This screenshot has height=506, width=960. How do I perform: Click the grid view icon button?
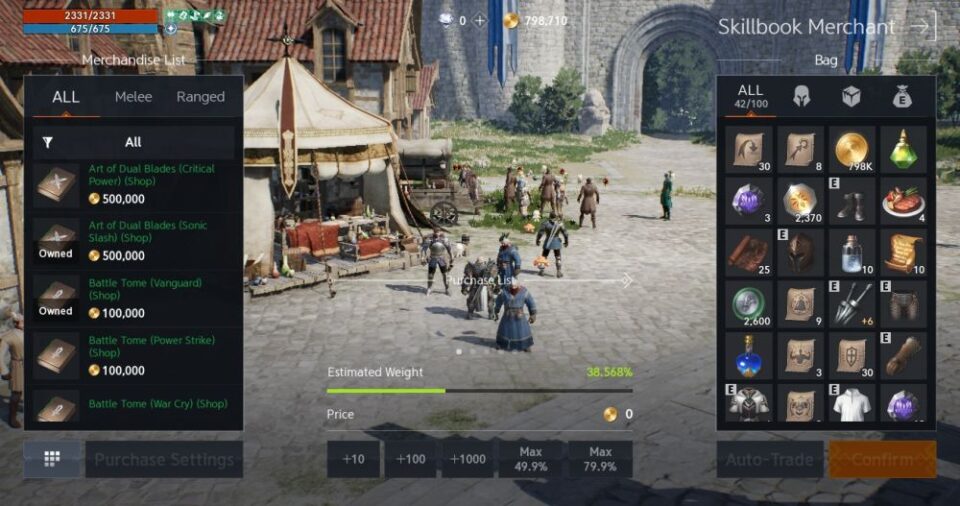point(52,459)
